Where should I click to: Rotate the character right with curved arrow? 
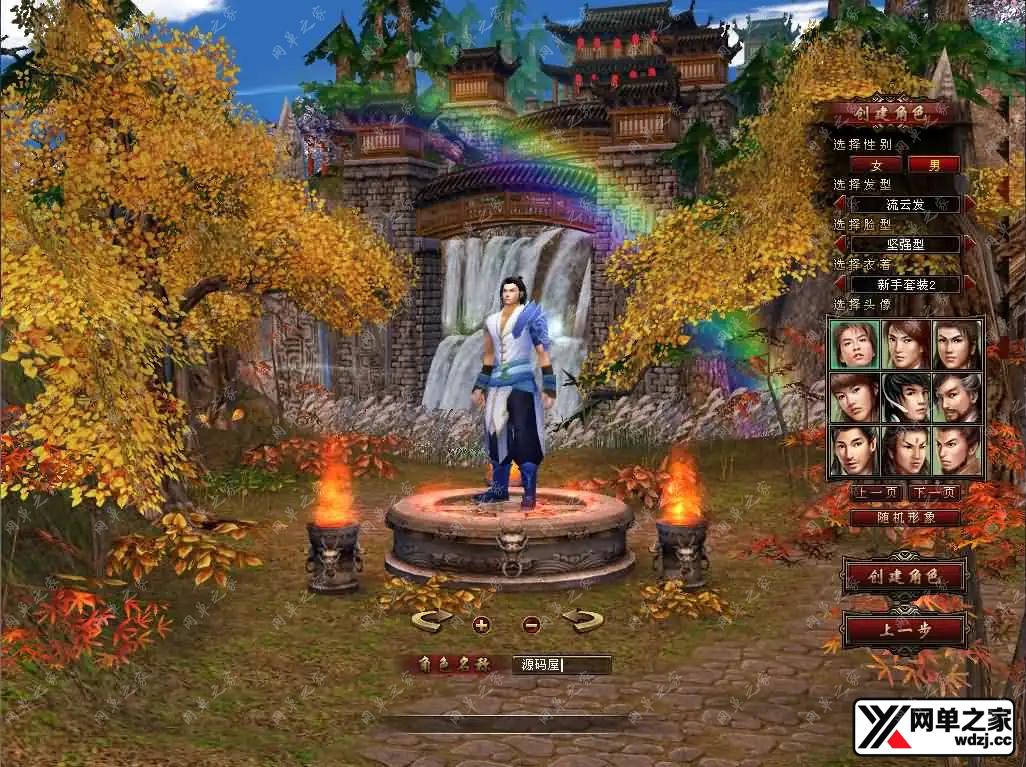(582, 622)
